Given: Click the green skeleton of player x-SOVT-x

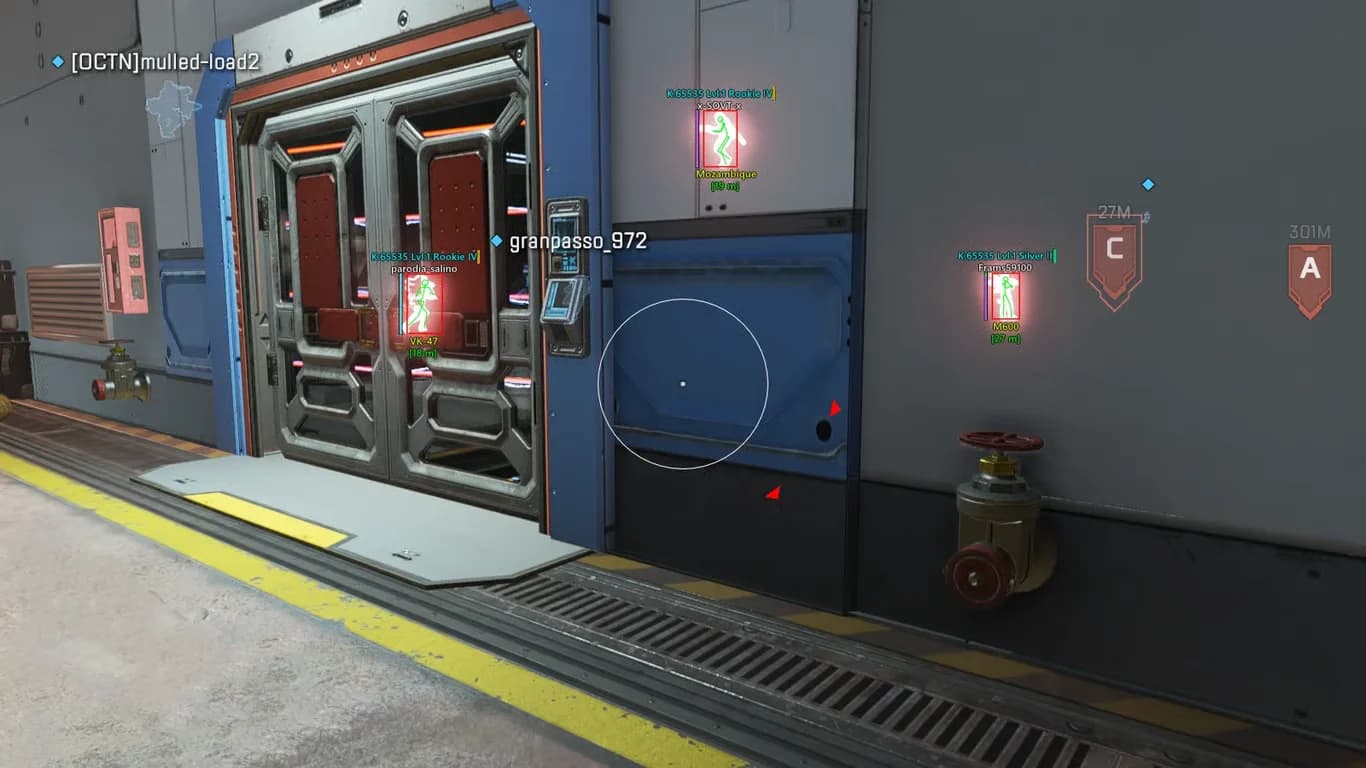Looking at the screenshot, I should pyautogui.click(x=722, y=138).
